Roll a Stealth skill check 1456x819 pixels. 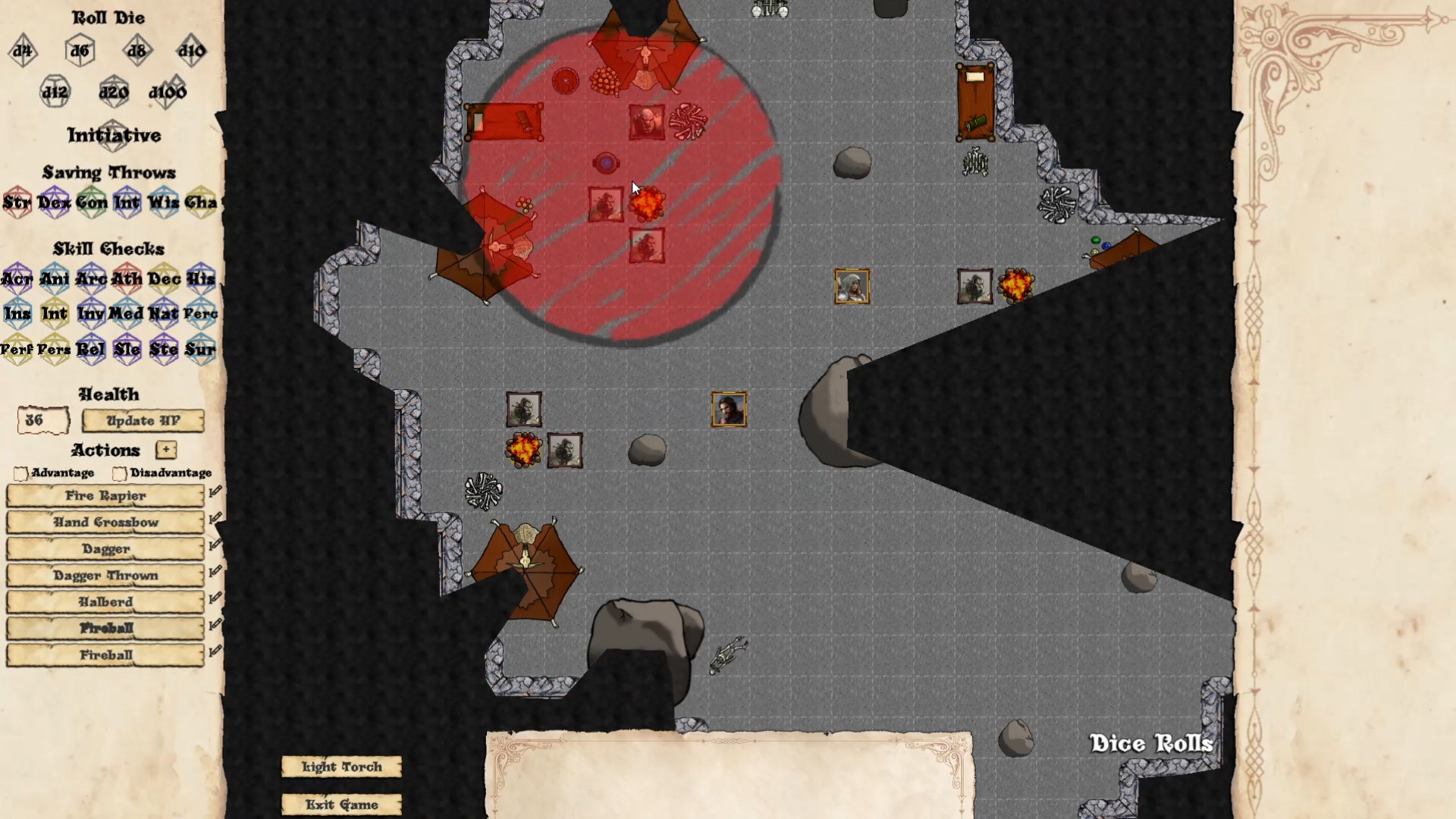[x=164, y=350]
